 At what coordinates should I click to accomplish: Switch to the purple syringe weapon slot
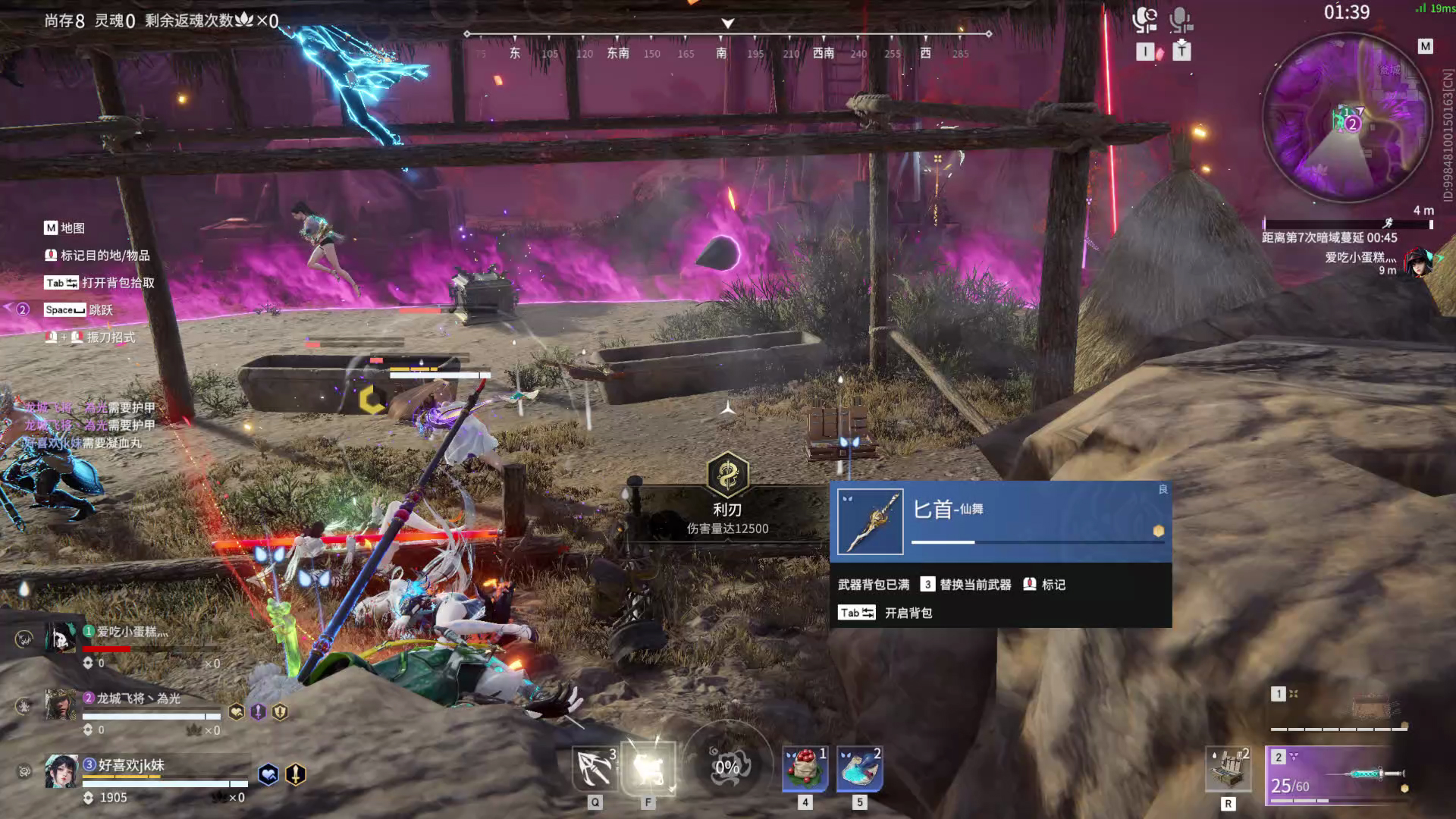1336,774
